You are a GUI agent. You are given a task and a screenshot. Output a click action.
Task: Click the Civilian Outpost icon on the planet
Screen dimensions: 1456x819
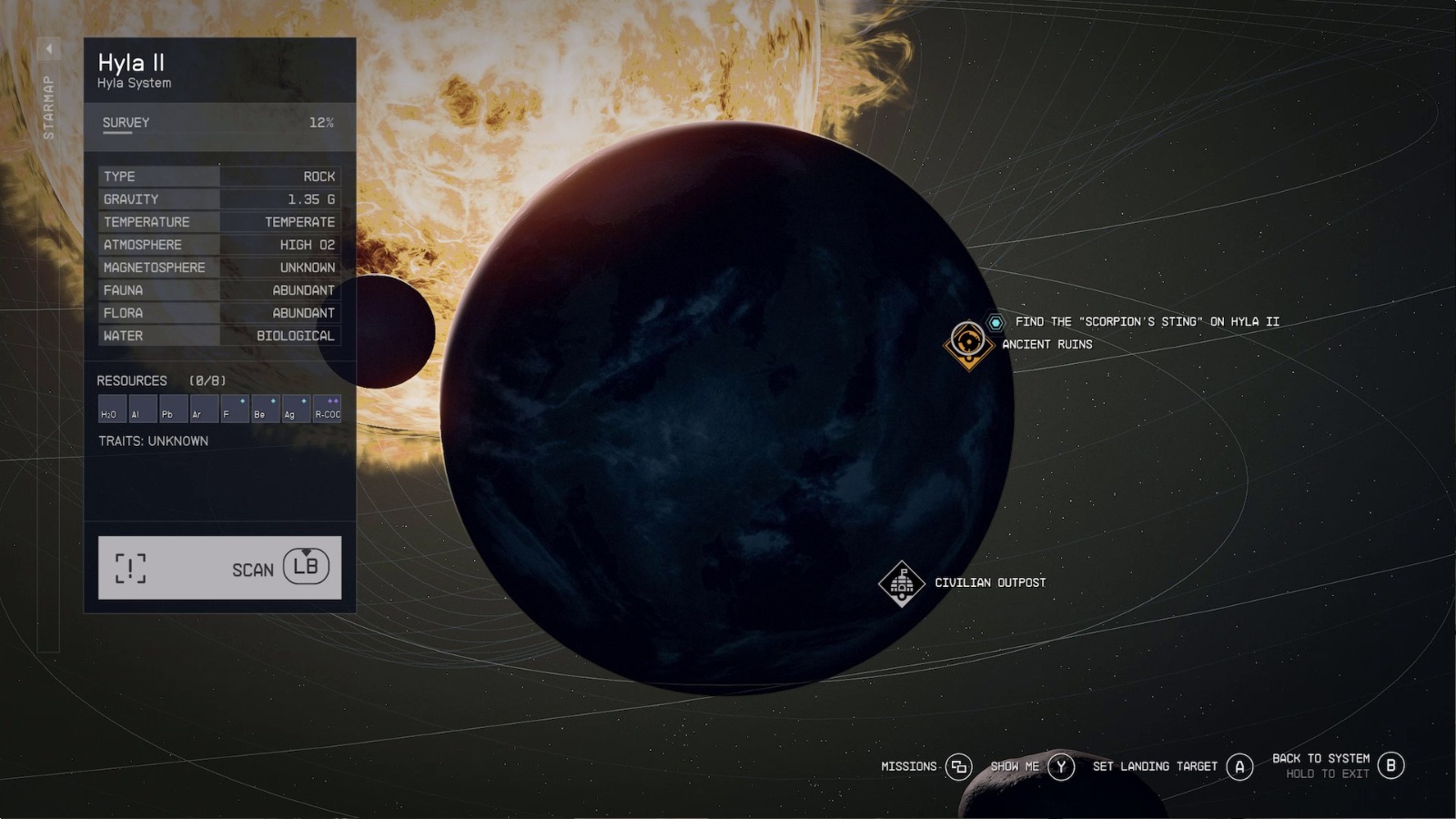(901, 582)
